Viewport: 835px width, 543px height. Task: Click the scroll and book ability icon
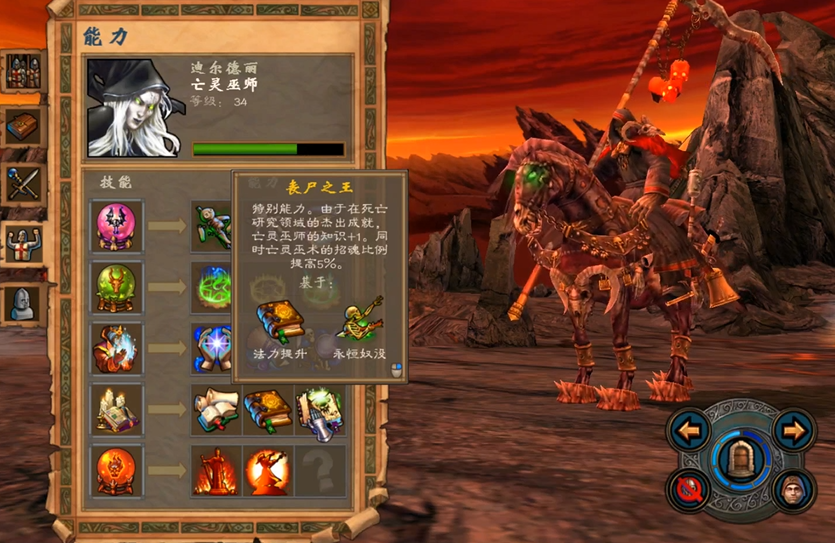click(x=216, y=409)
